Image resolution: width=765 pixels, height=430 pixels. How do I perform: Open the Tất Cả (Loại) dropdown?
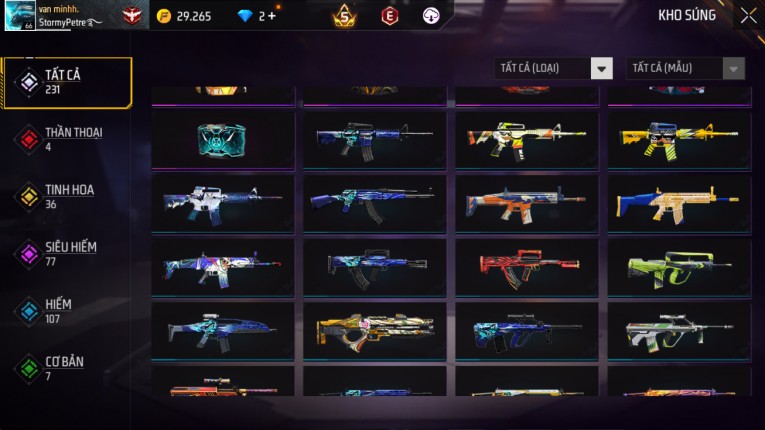tap(554, 68)
